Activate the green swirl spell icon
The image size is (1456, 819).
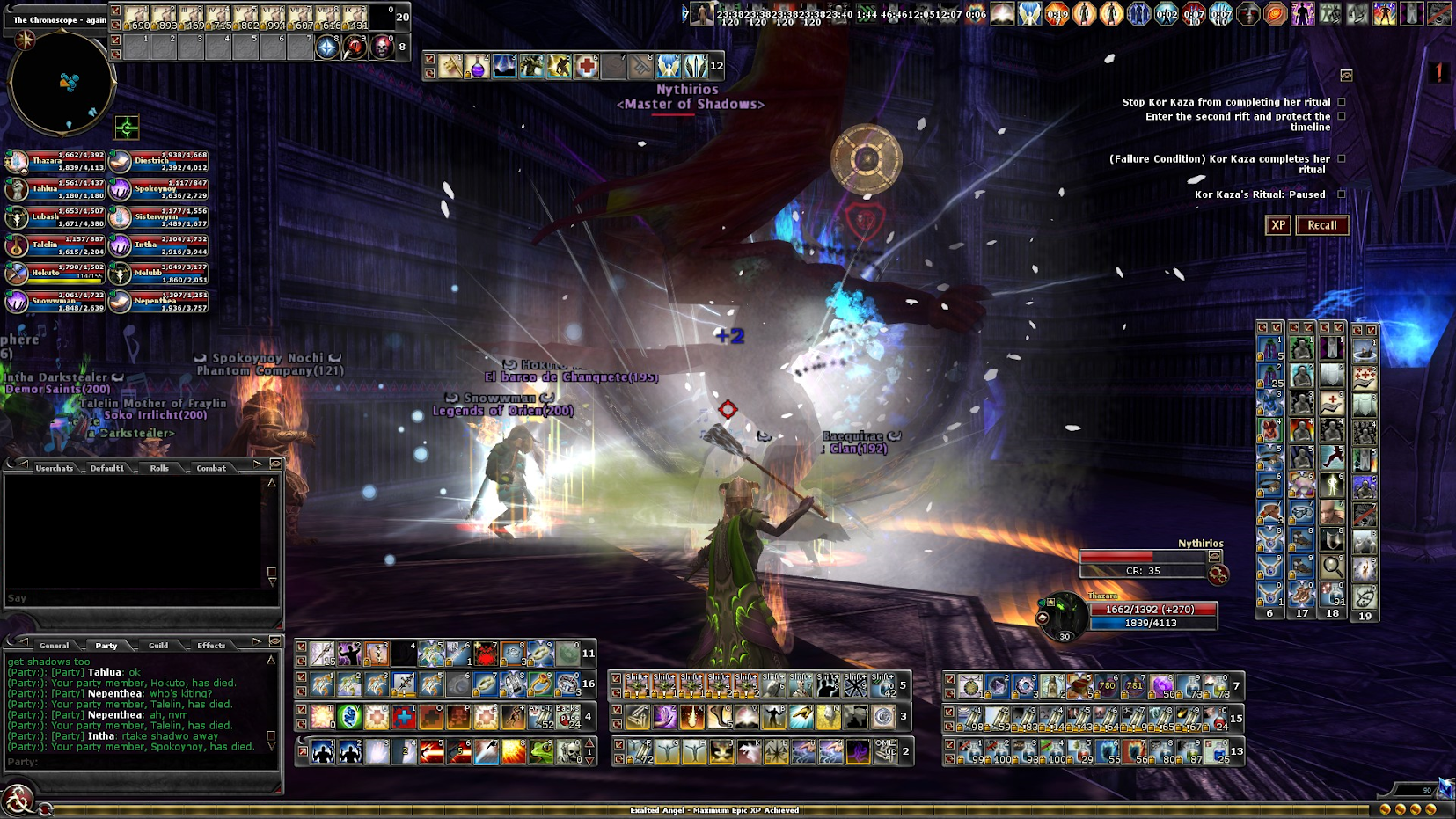click(349, 717)
